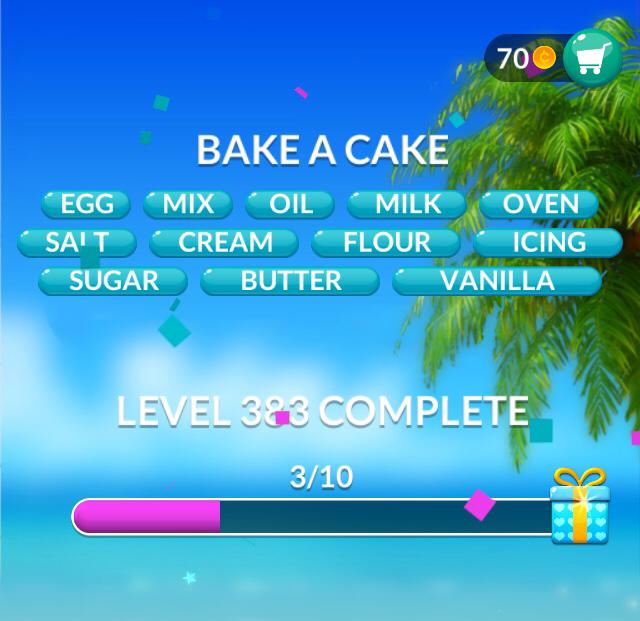Choose the CREAM word tile
Image resolution: width=640 pixels, height=621 pixels.
(x=225, y=242)
